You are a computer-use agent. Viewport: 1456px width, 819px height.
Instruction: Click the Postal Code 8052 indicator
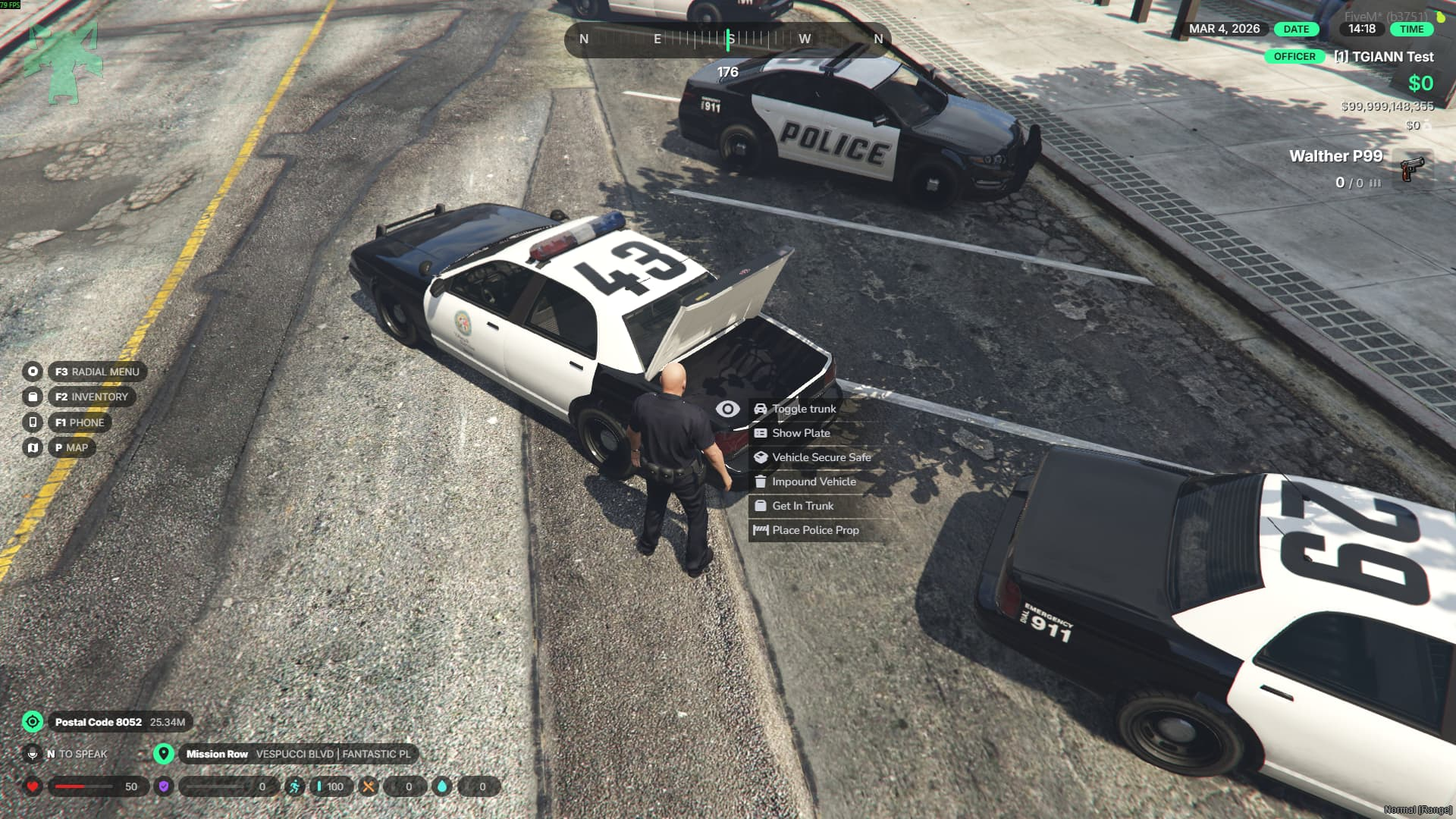(99, 722)
